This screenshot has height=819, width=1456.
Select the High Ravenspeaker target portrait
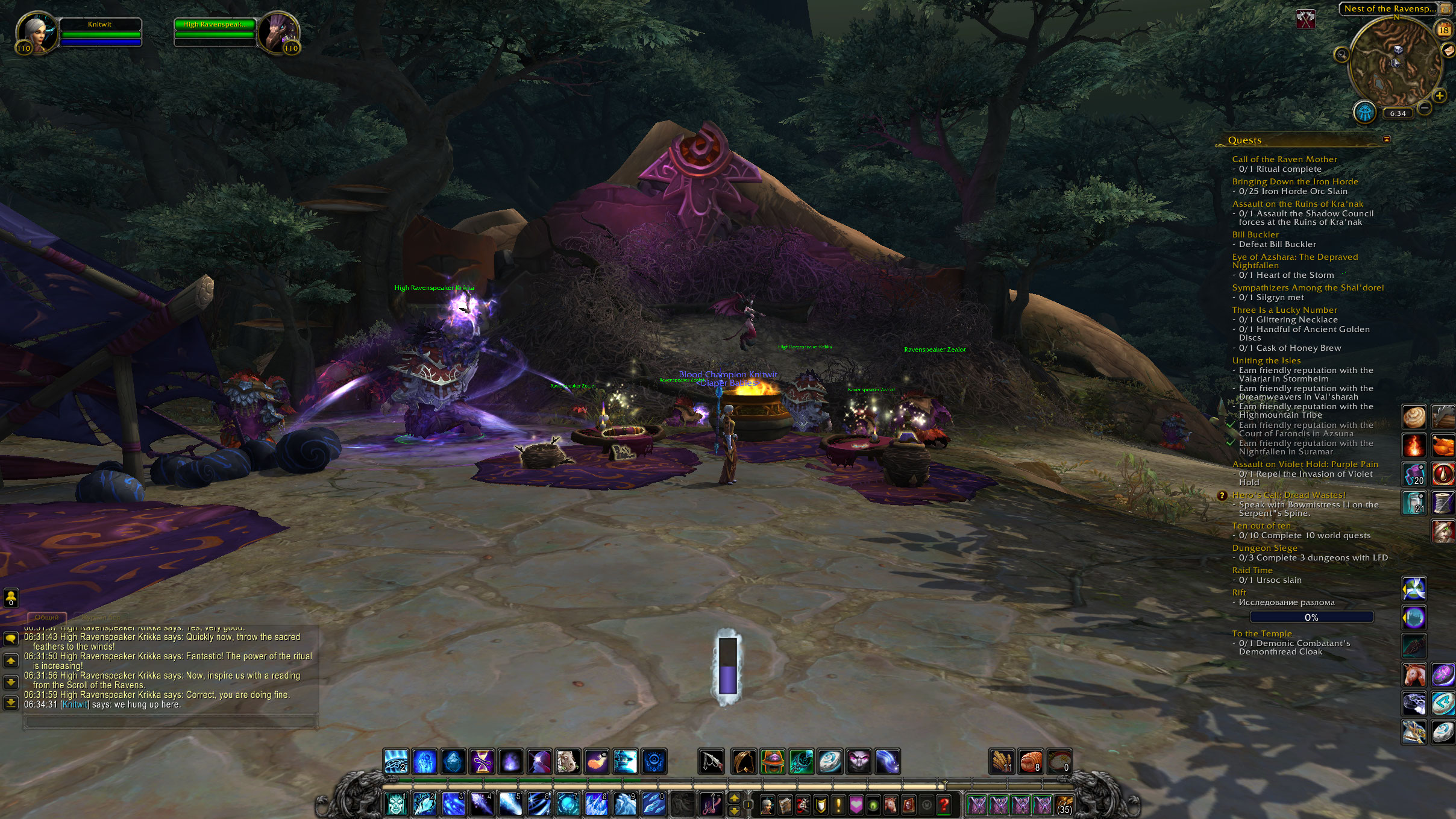point(278,33)
